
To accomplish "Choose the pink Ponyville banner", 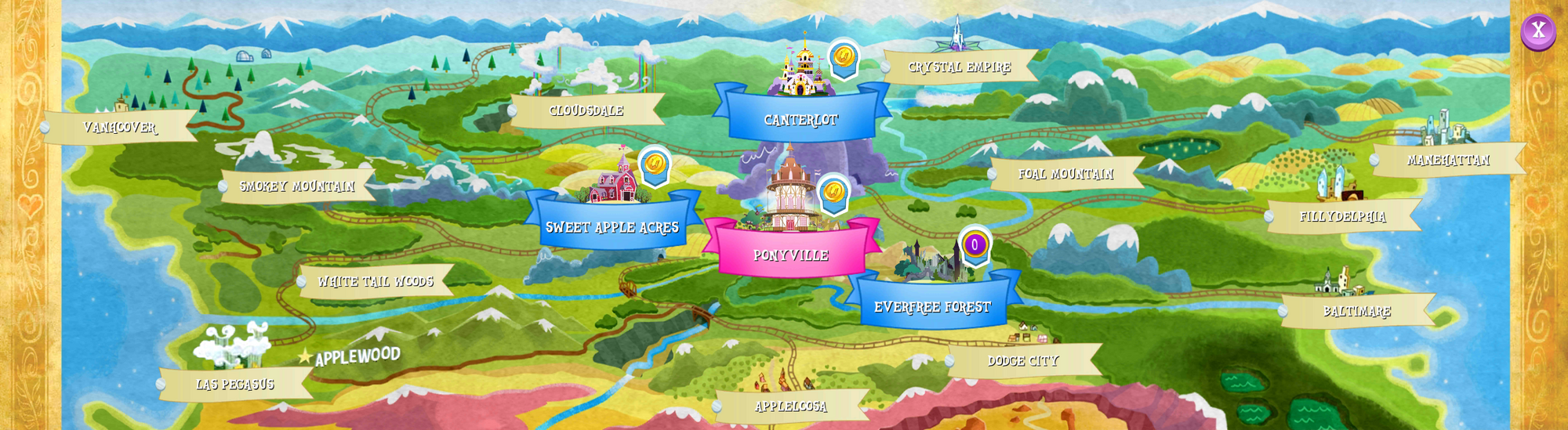I will tap(790, 255).
